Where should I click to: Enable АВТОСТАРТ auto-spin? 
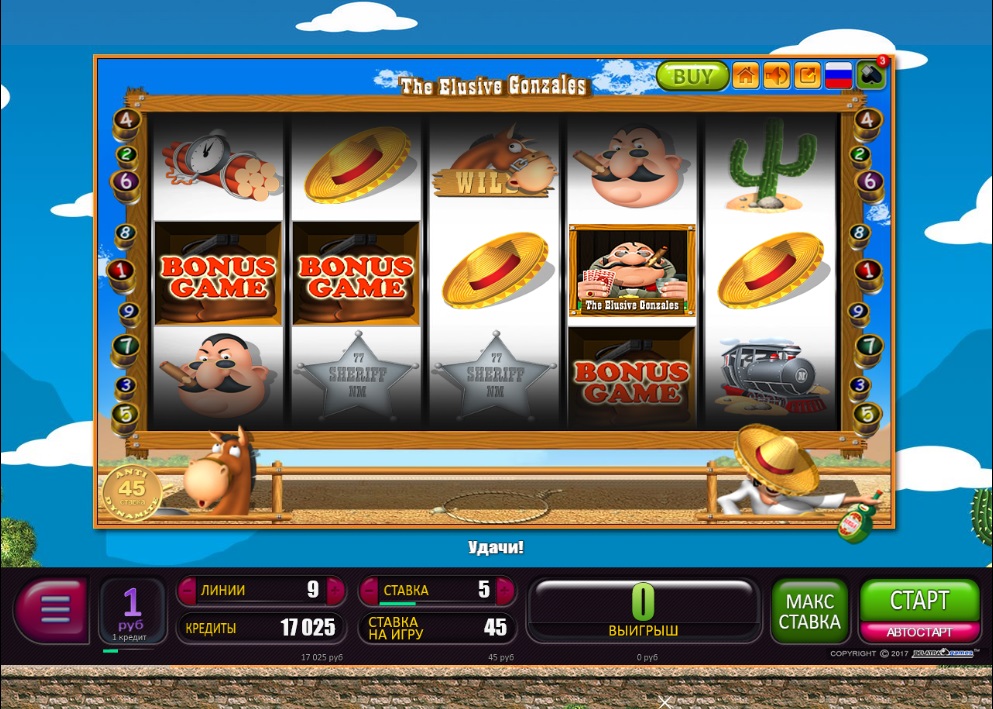pos(919,632)
